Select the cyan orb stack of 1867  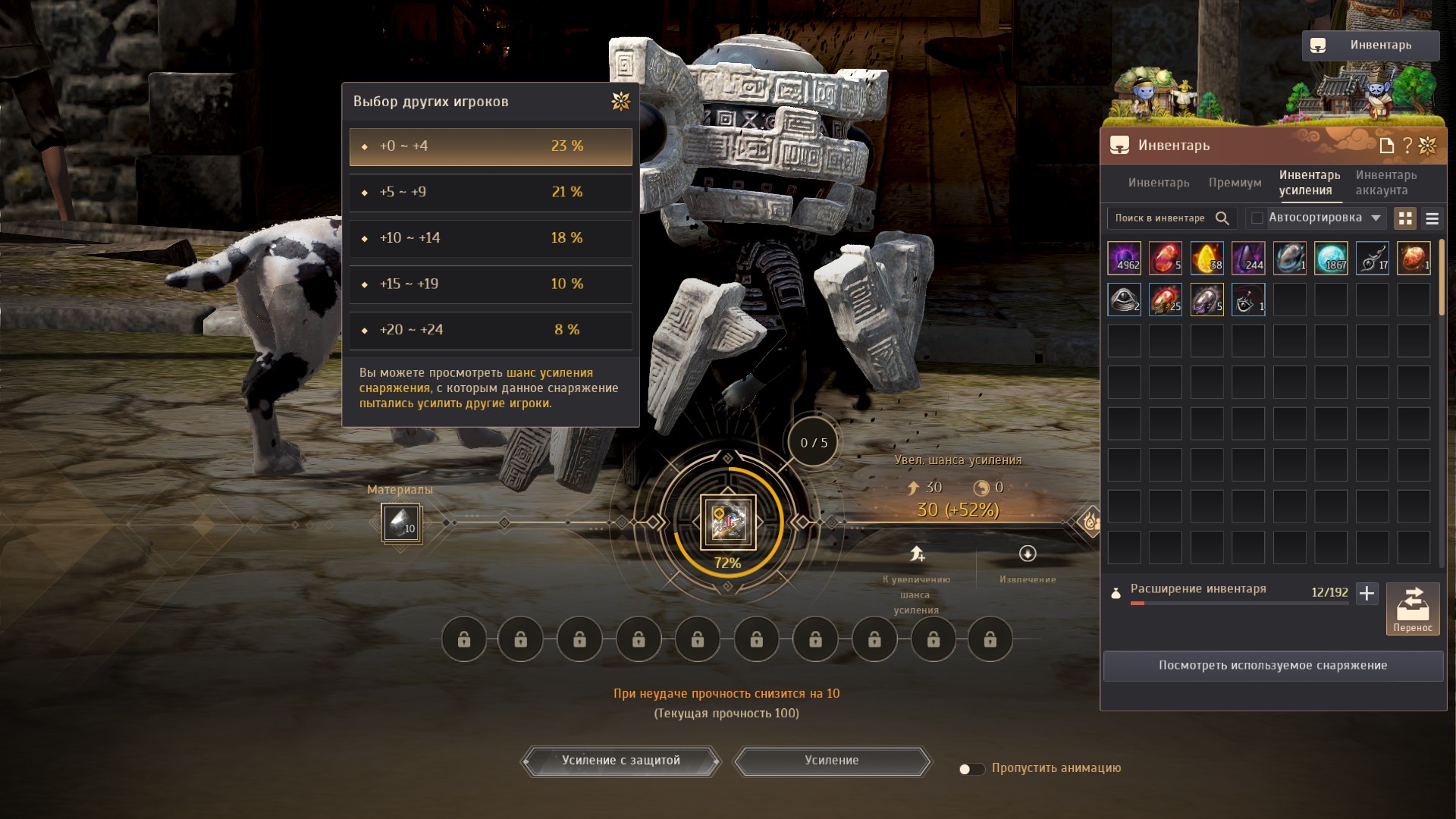pos(1331,258)
